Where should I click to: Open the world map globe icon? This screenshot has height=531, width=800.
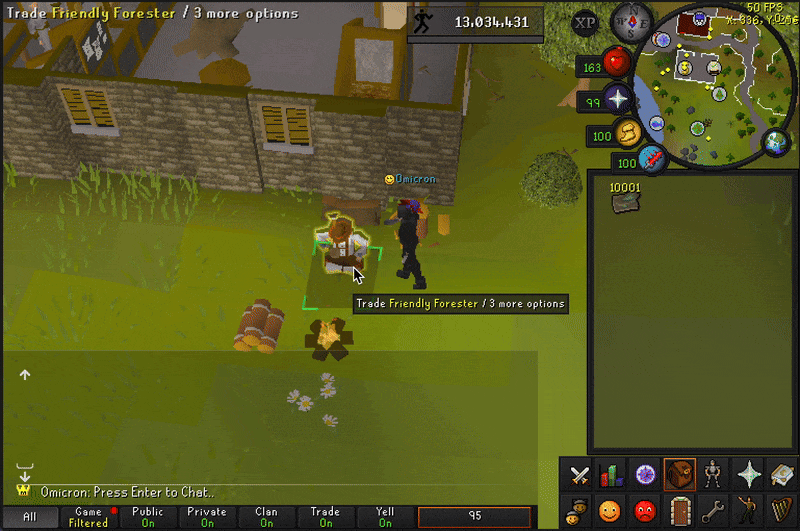click(x=775, y=142)
